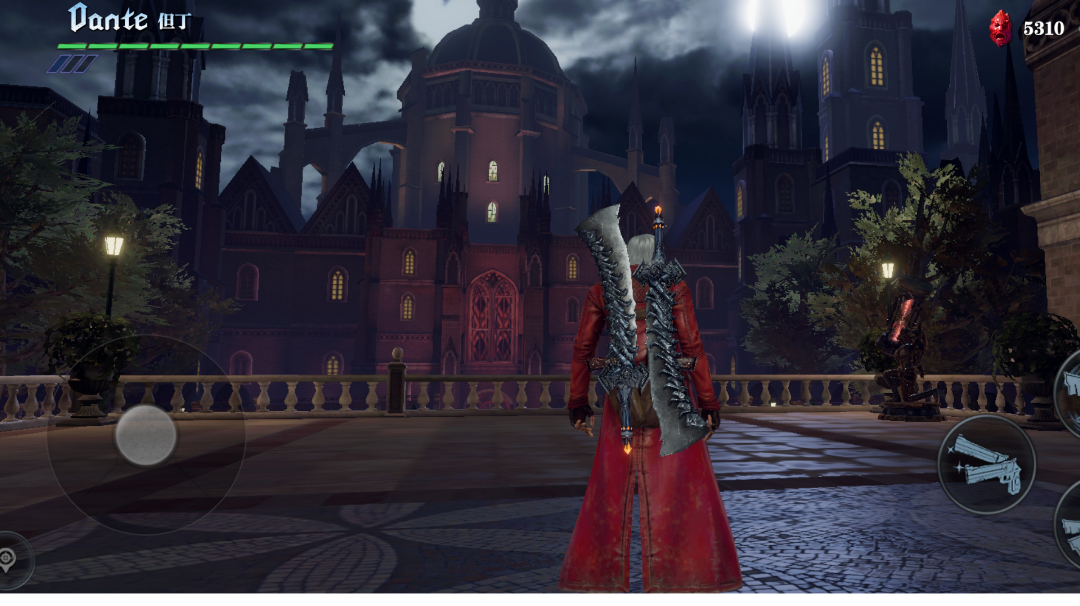Screen dimensions: 1080x606
Task: Fire the dual pistols attack button
Action: (986, 465)
